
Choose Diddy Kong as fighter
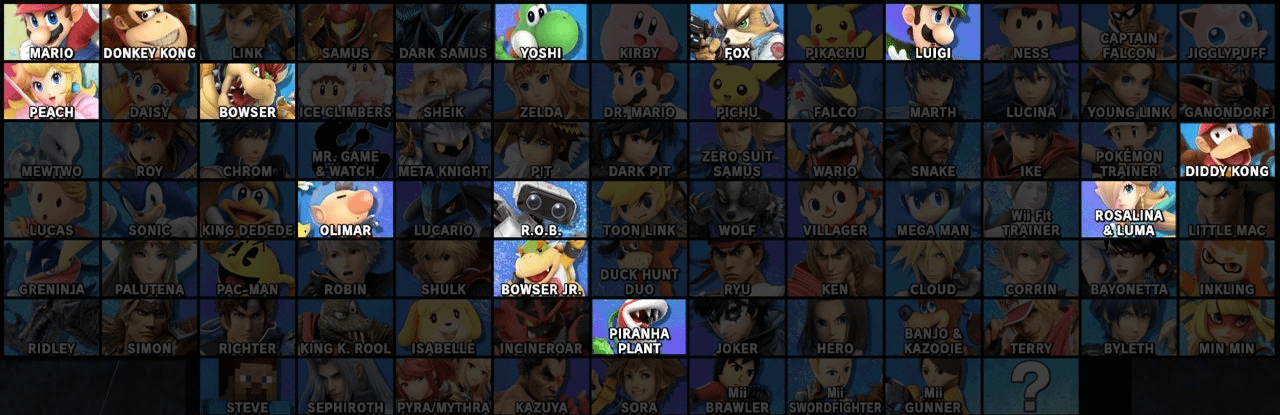(1228, 149)
